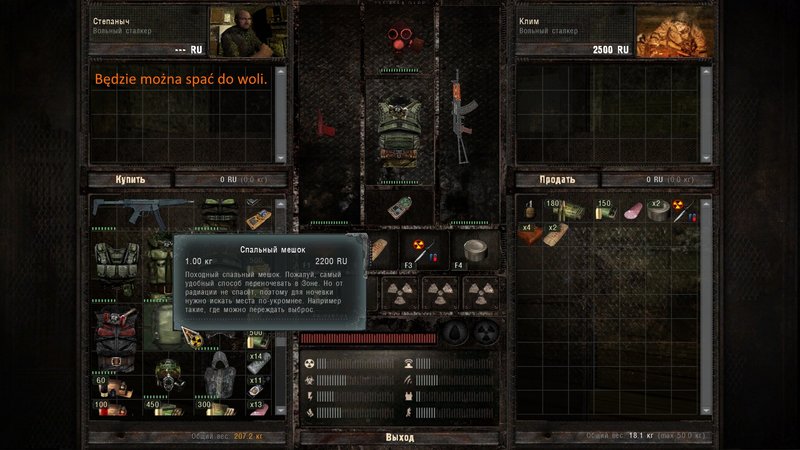The image size is (800, 450).
Task: Exit trade with the Выход button
Action: pos(400,438)
